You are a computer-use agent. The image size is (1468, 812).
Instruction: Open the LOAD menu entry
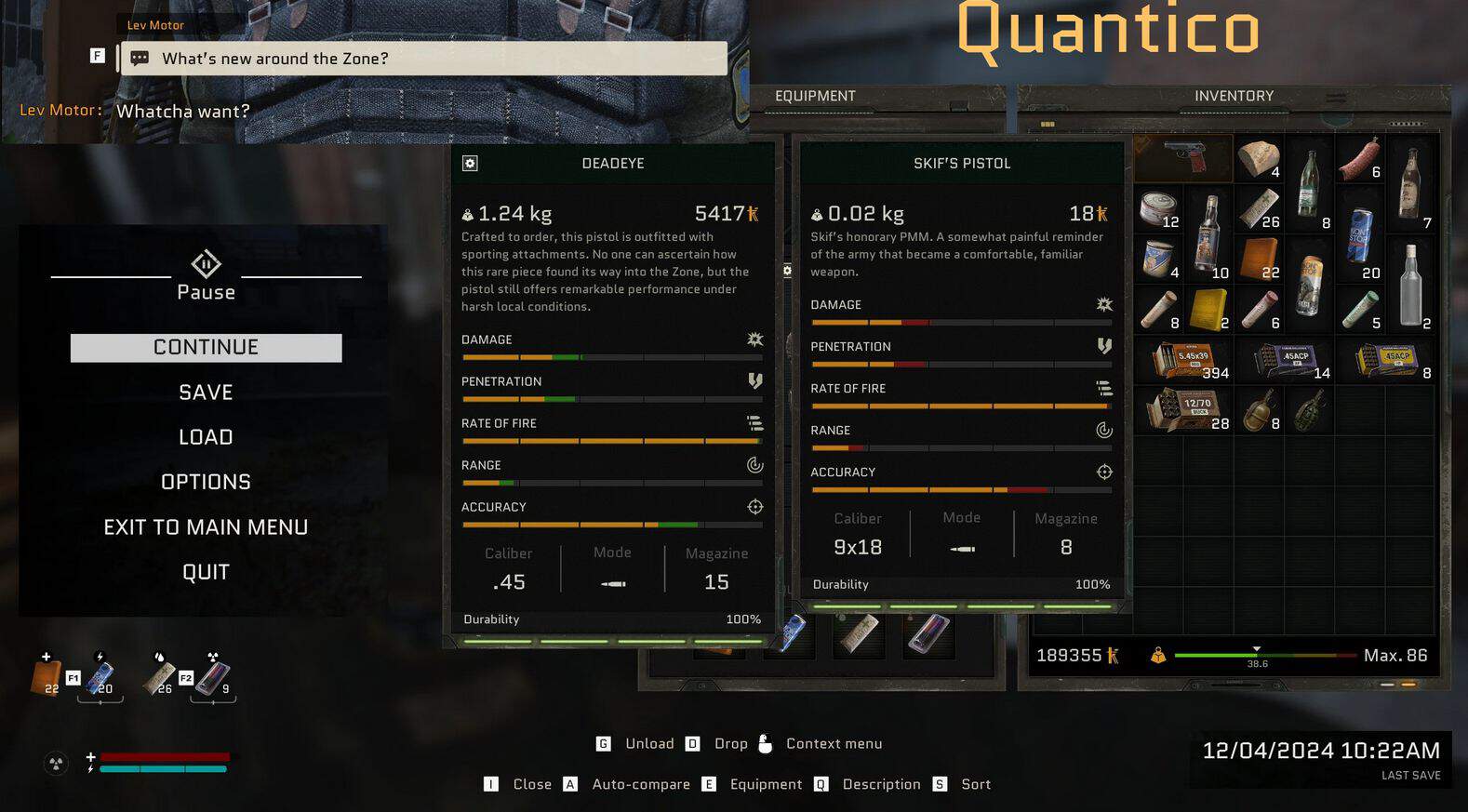[206, 437]
